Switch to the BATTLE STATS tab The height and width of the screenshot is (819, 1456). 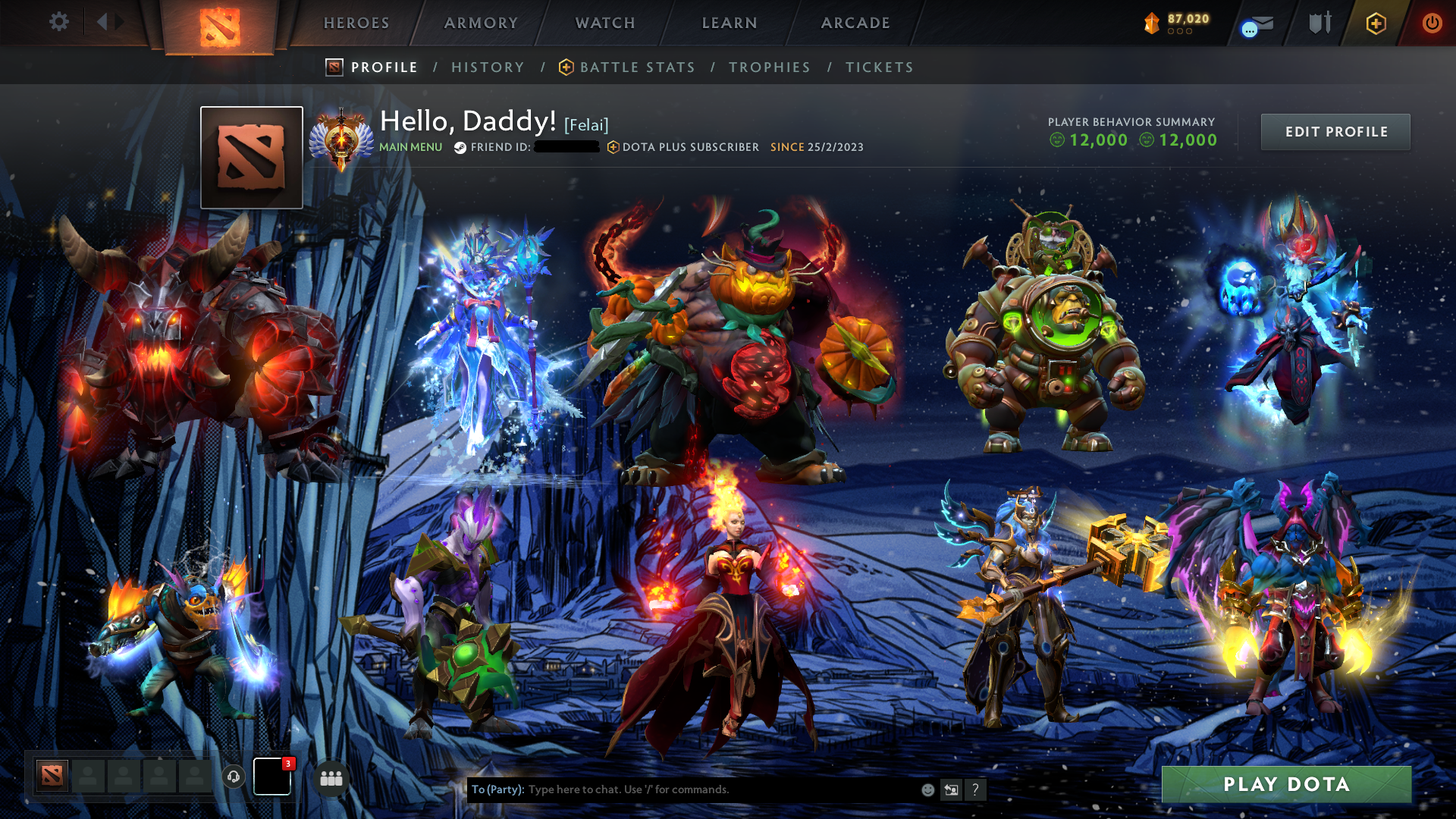(637, 67)
